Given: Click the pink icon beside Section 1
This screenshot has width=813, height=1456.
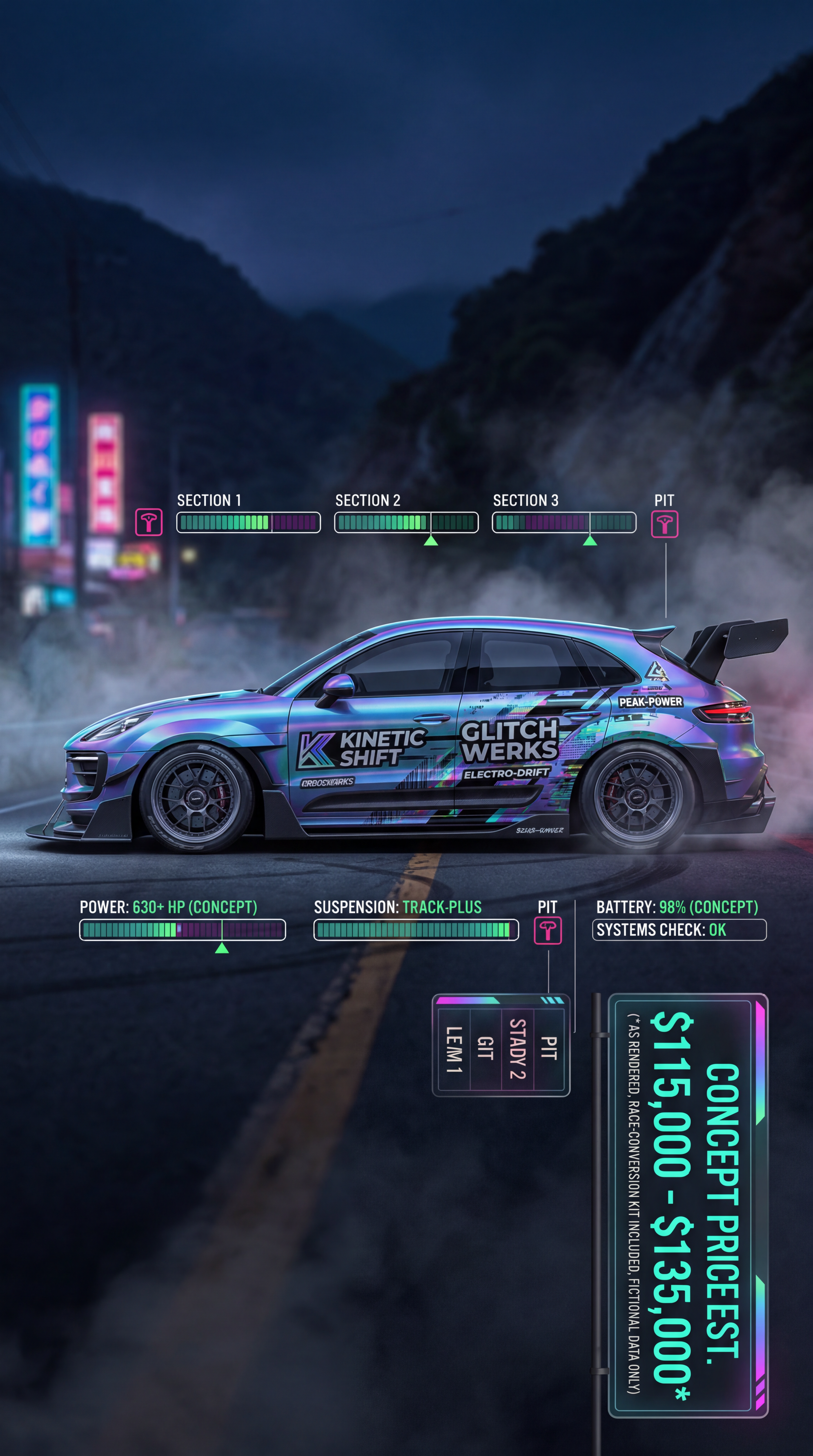Looking at the screenshot, I should [149, 522].
